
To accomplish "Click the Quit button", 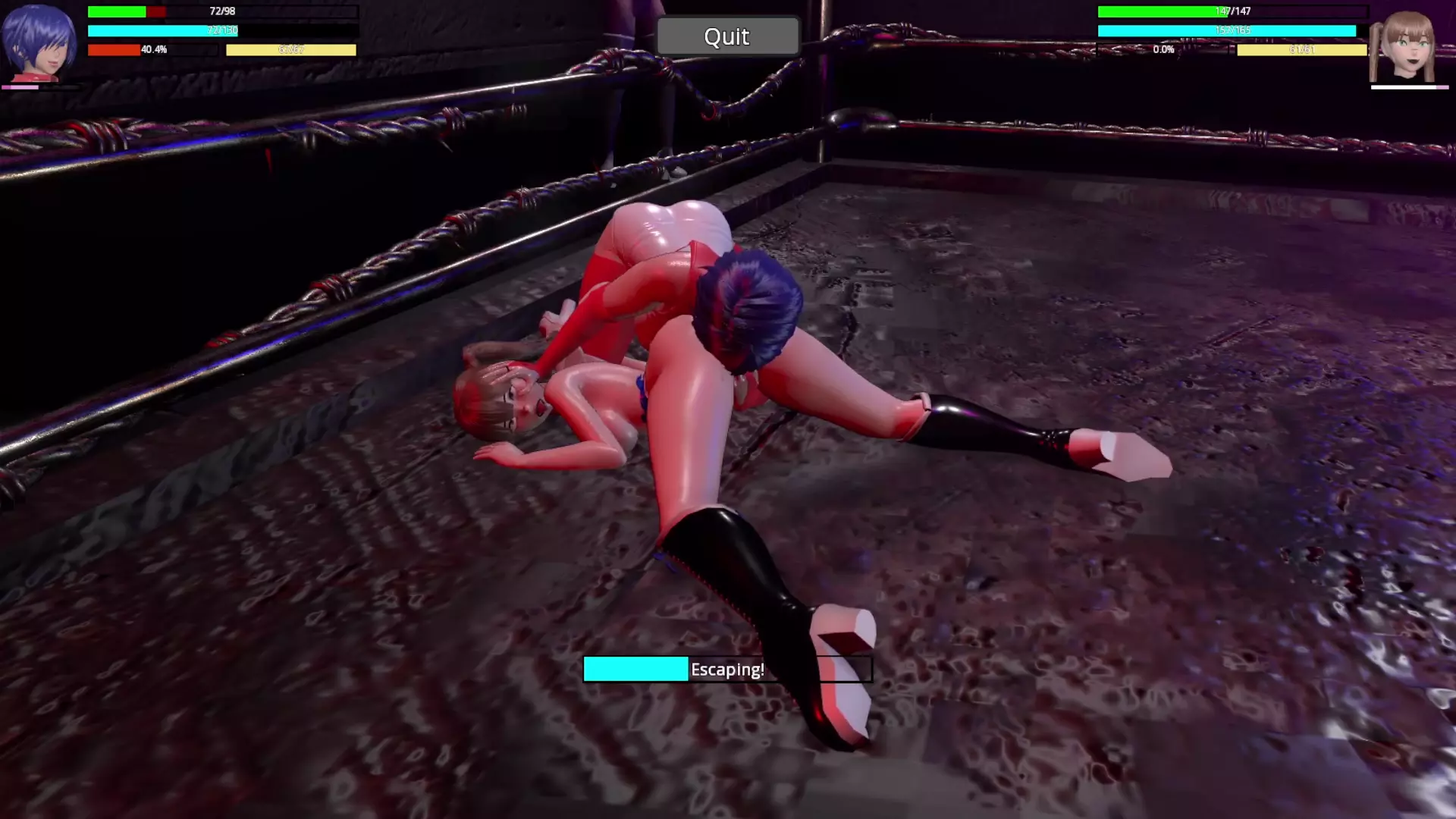I will coord(727,36).
